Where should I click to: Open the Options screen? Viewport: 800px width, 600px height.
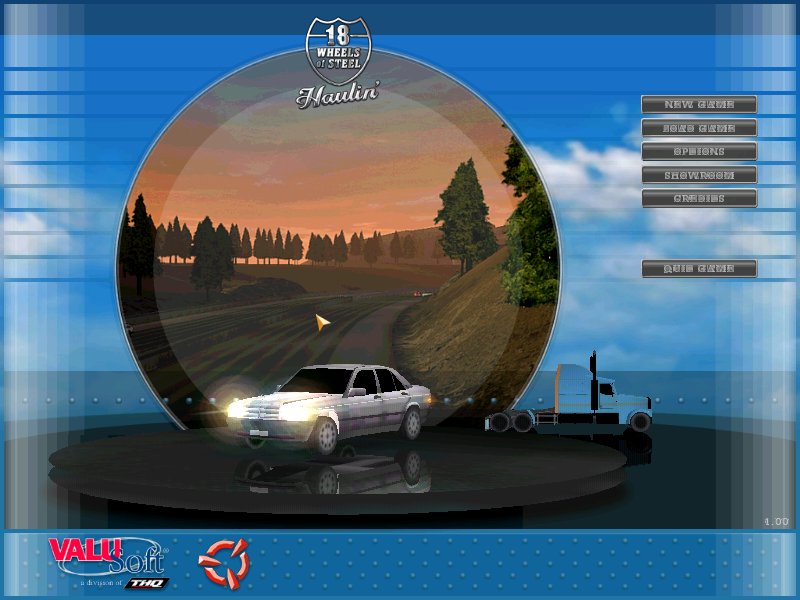point(699,151)
